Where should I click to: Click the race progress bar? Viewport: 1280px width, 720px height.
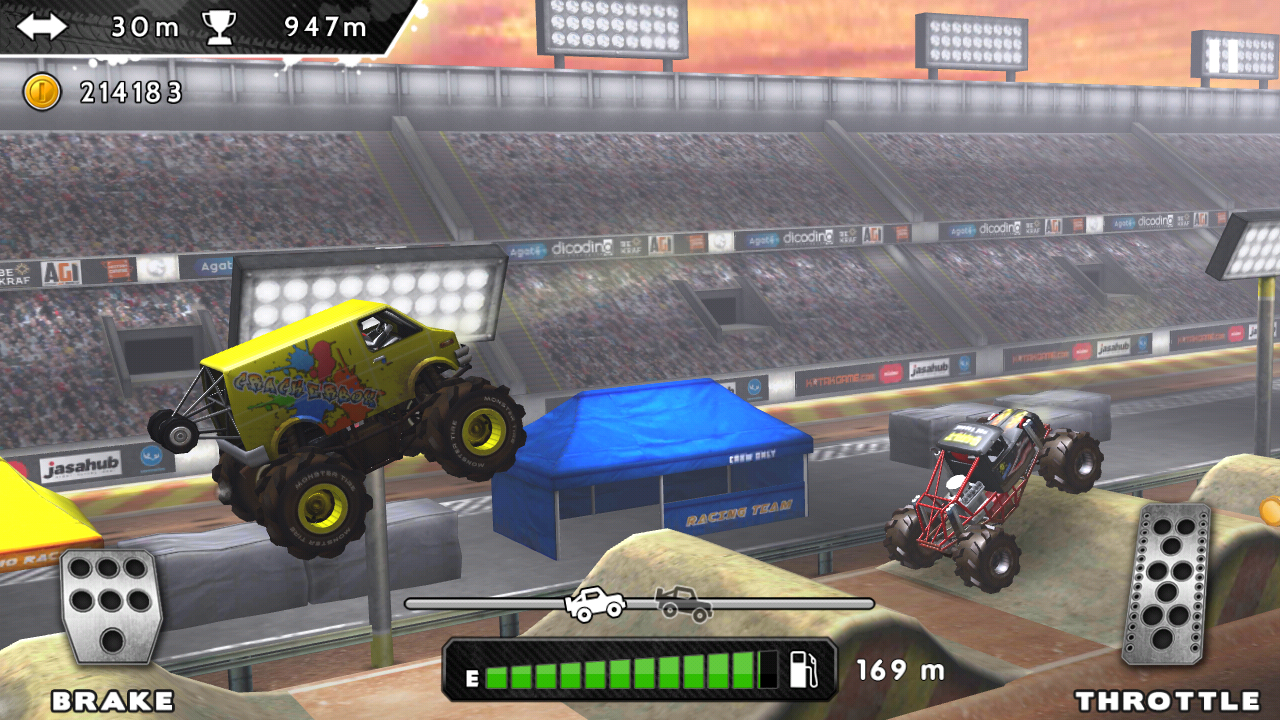(640, 603)
